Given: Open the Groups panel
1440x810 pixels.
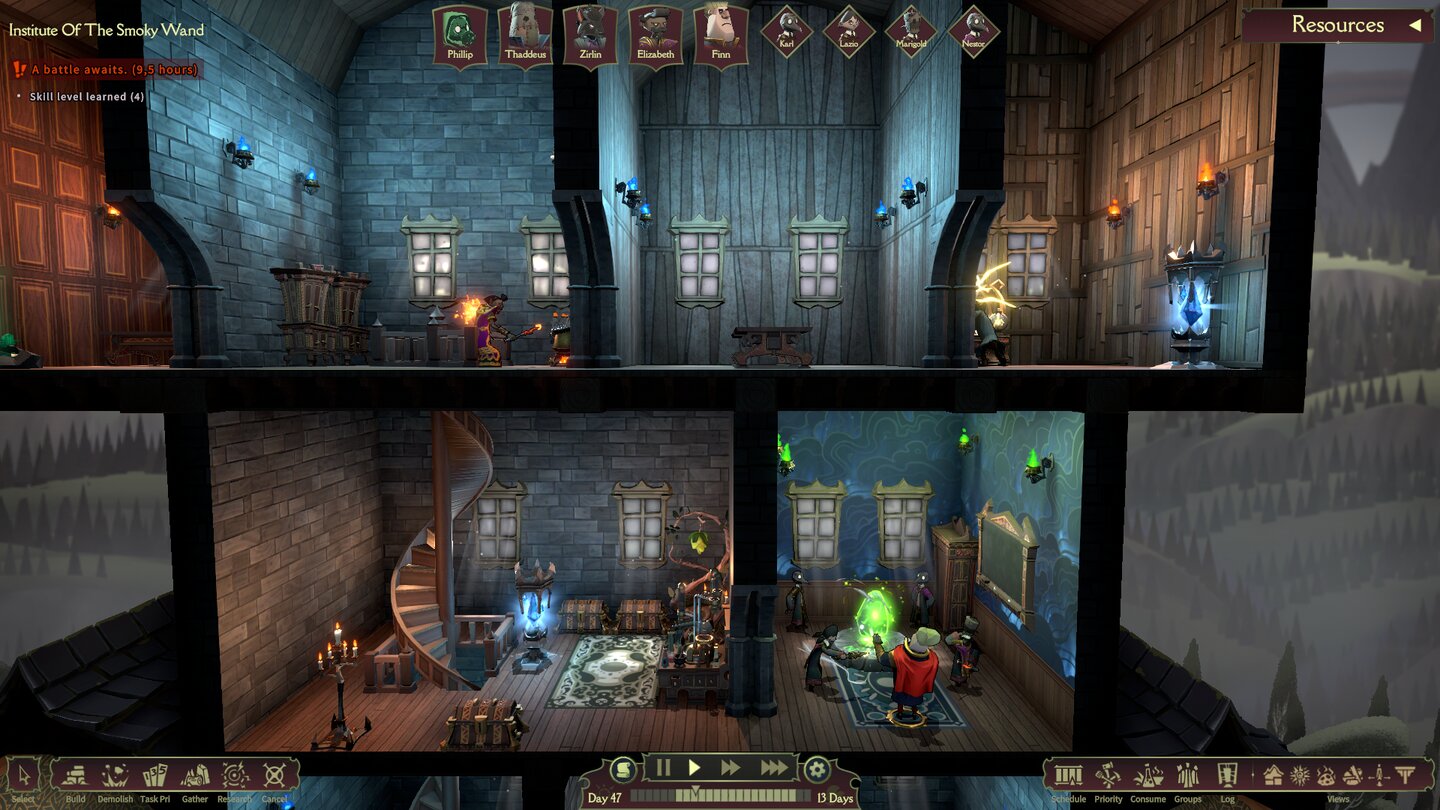Looking at the screenshot, I should [1188, 772].
